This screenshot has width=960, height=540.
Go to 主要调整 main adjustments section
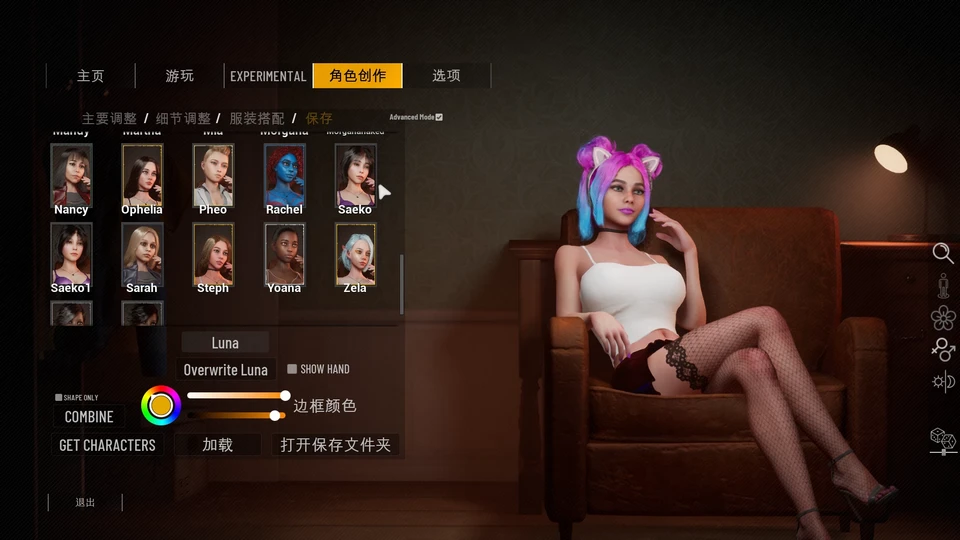click(109, 118)
